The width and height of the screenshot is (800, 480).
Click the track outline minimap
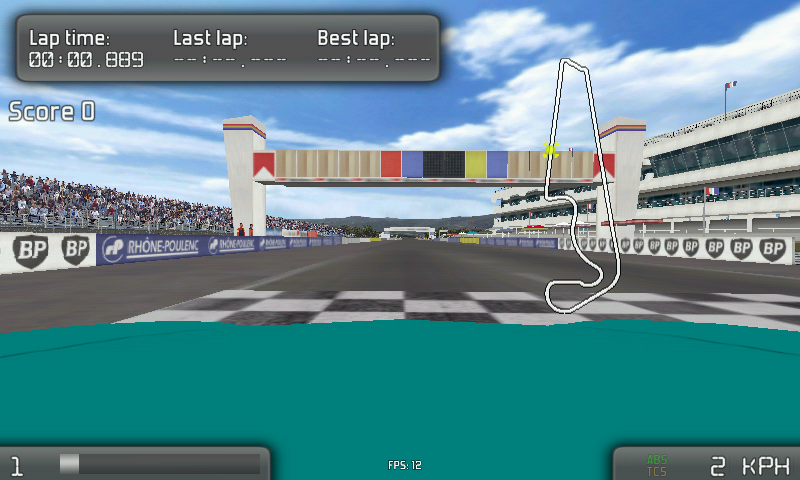point(583,185)
